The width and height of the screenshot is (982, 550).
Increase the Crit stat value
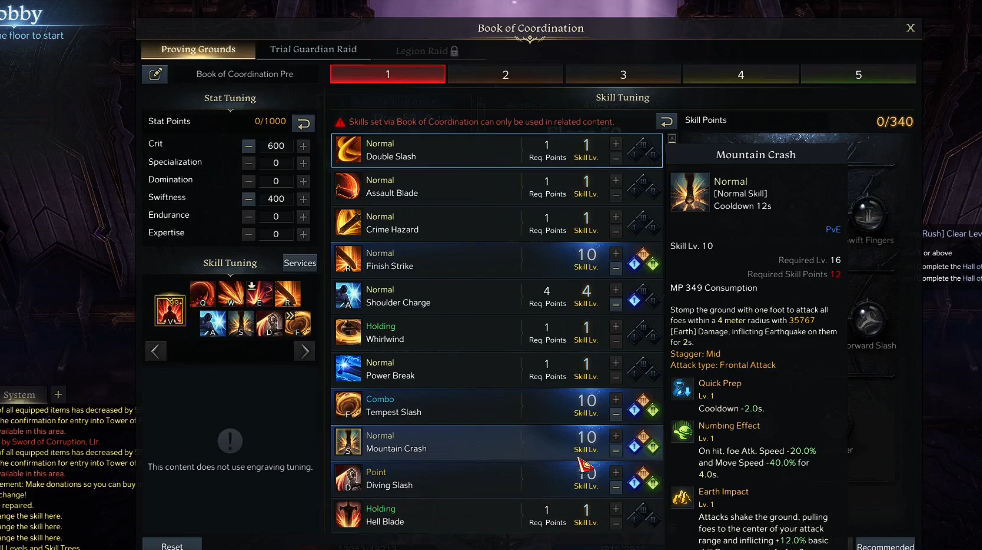point(303,145)
